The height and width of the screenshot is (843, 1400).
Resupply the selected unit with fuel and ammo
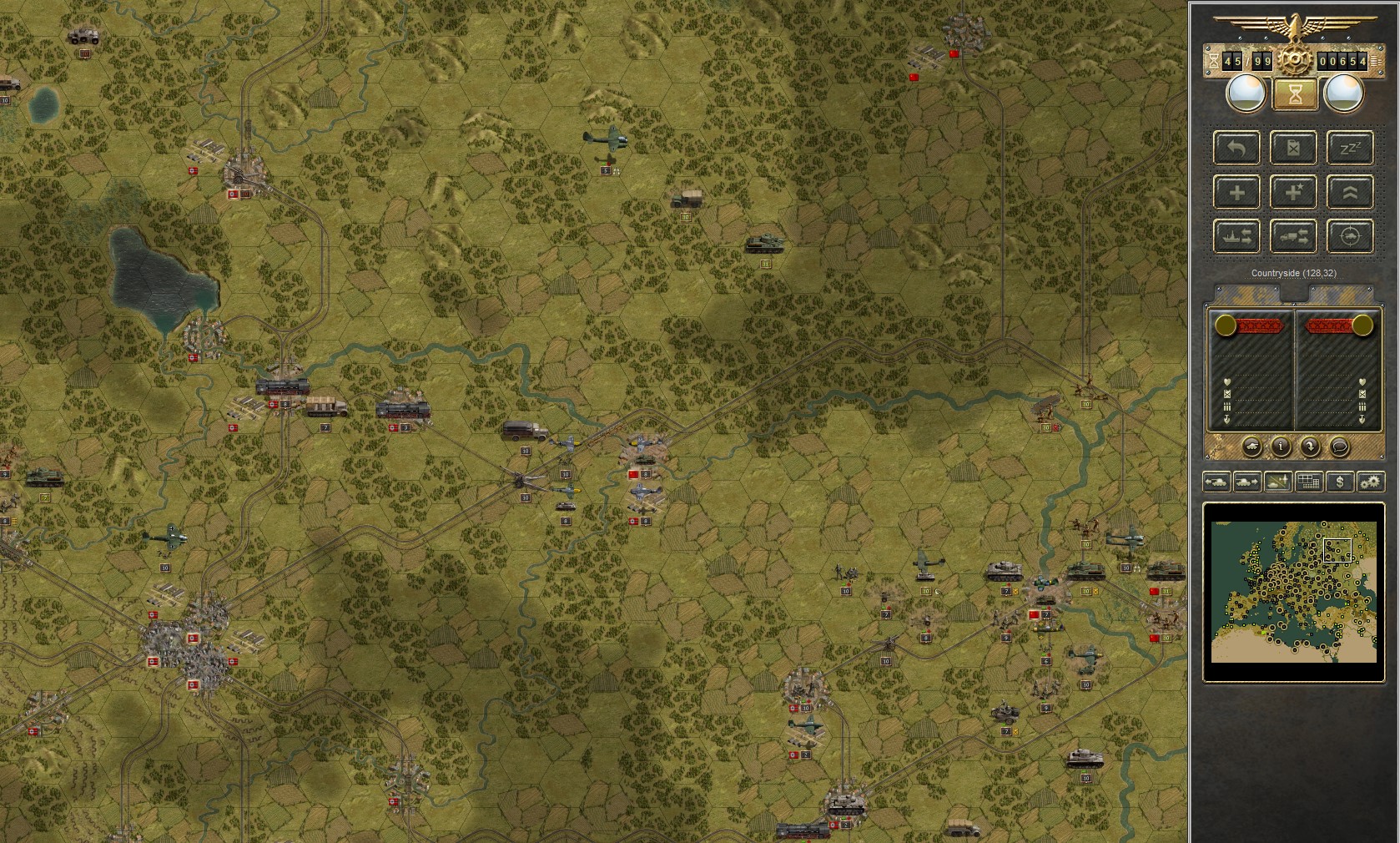tap(1294, 148)
